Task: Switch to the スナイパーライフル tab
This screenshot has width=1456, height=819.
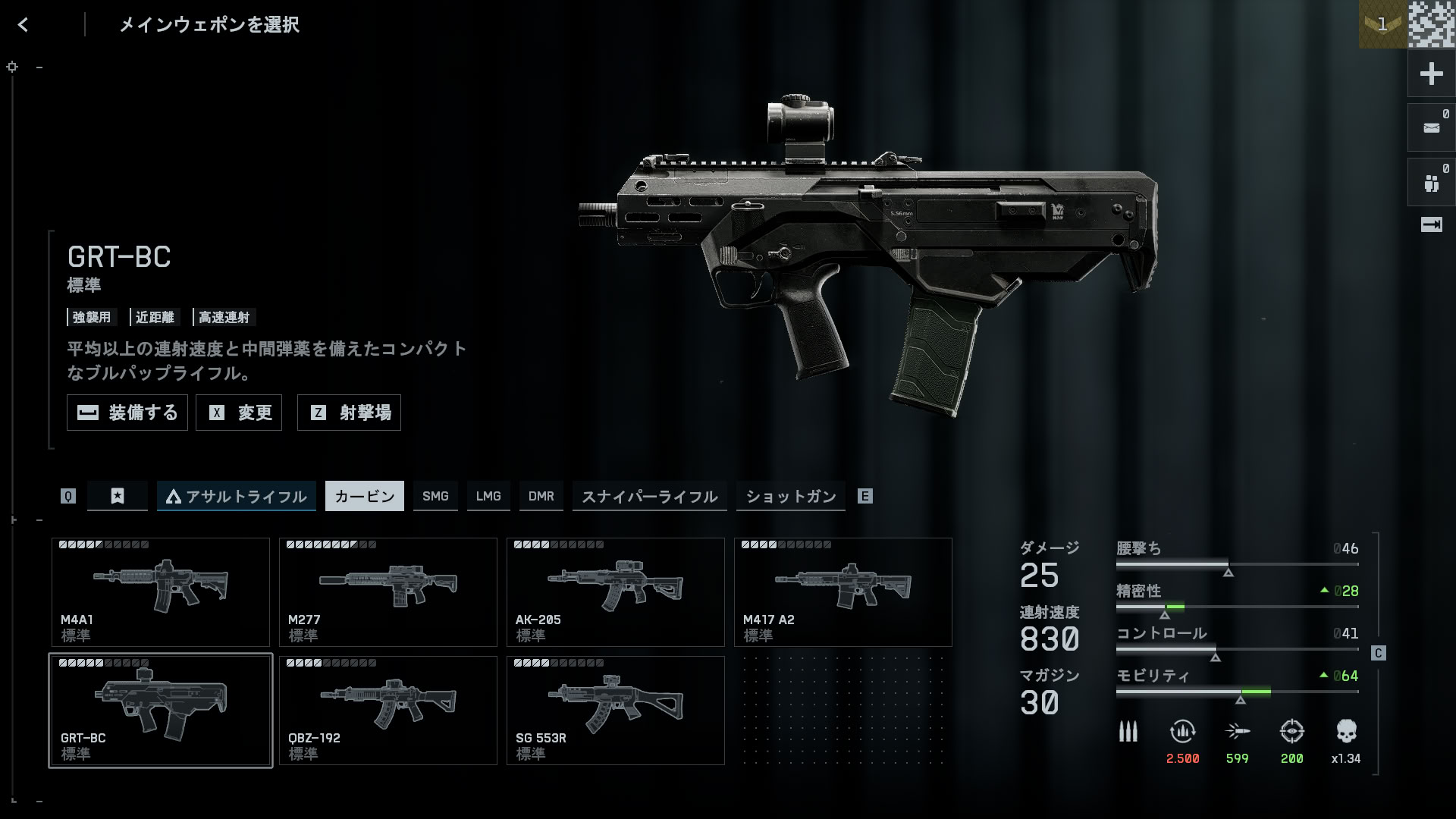Action: (649, 496)
